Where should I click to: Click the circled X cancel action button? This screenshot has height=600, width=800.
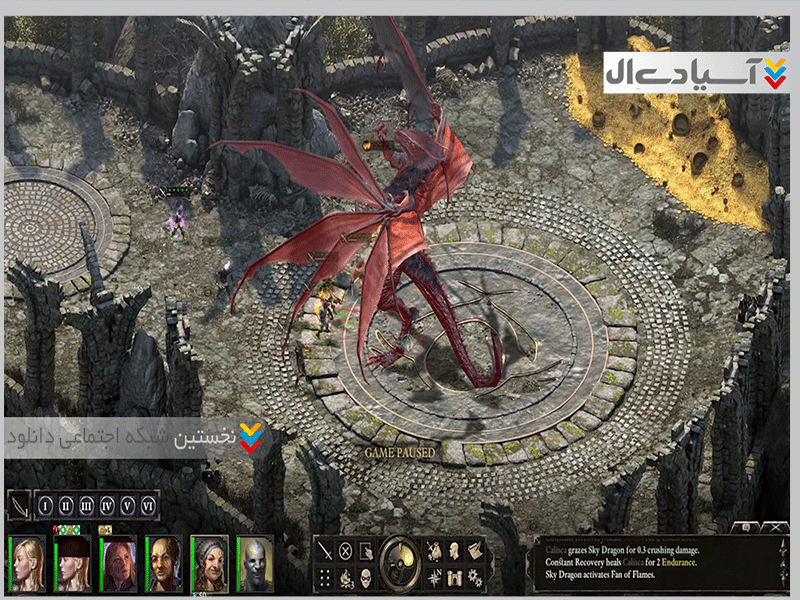(345, 550)
